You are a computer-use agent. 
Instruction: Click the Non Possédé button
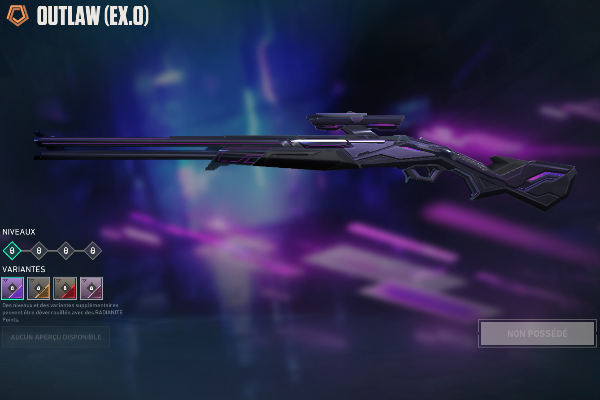[x=537, y=333]
